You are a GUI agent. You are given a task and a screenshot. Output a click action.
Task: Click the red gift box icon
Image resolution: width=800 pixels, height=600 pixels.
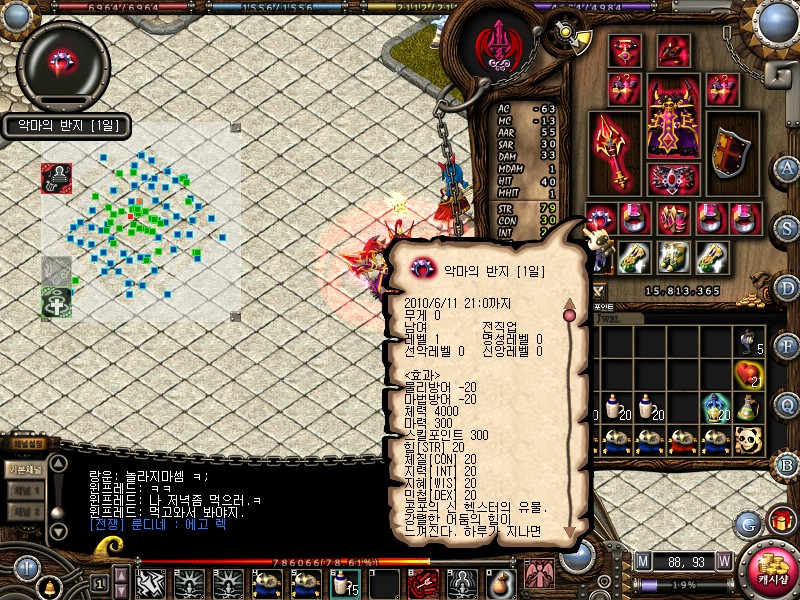click(x=781, y=520)
